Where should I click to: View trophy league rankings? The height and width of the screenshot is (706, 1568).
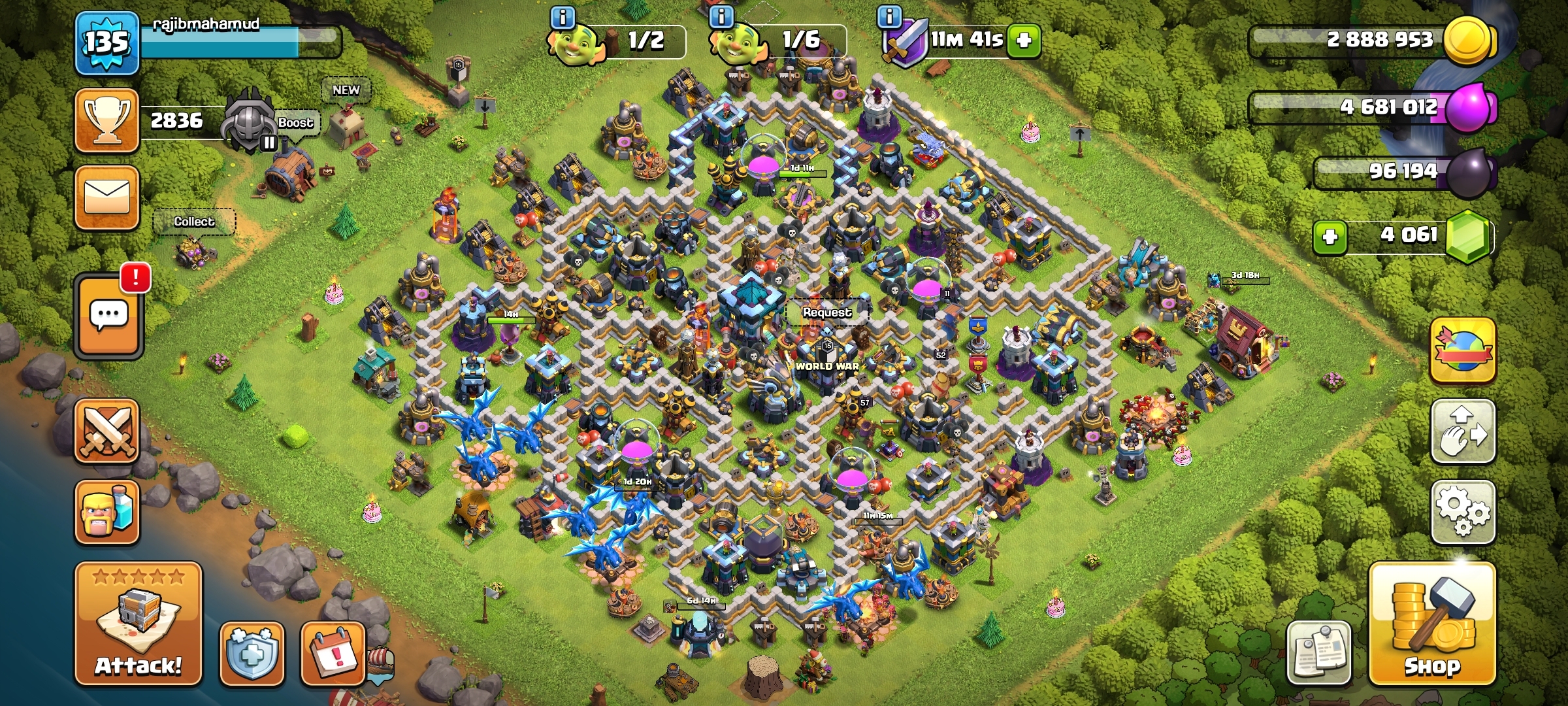[x=107, y=121]
